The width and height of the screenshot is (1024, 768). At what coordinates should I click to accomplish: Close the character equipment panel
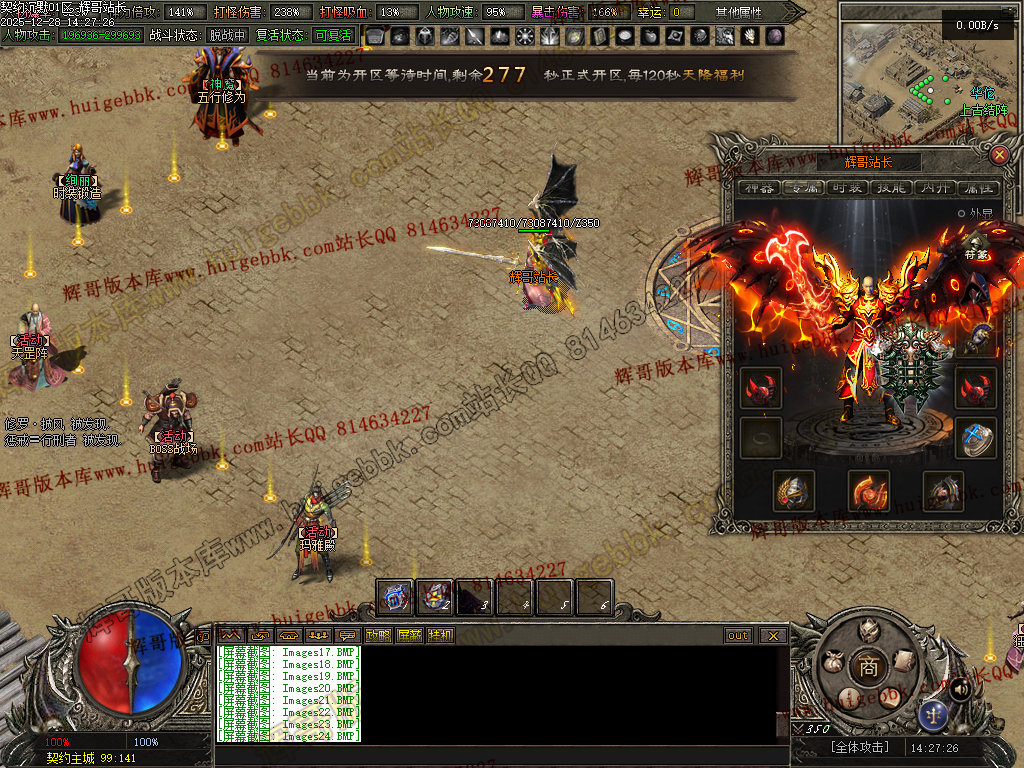click(998, 155)
